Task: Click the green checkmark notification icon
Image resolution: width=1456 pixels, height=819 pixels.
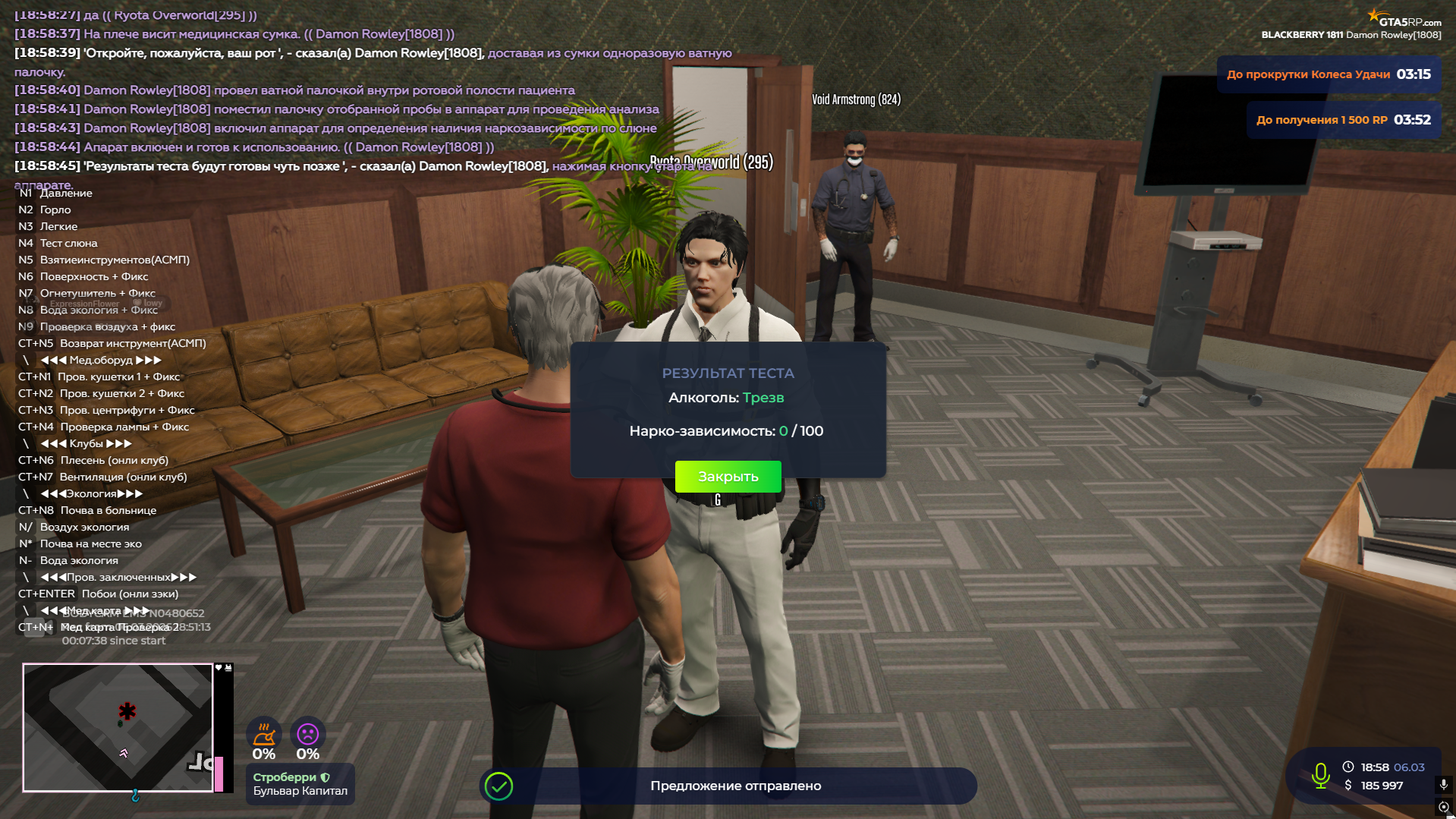Action: click(x=499, y=786)
